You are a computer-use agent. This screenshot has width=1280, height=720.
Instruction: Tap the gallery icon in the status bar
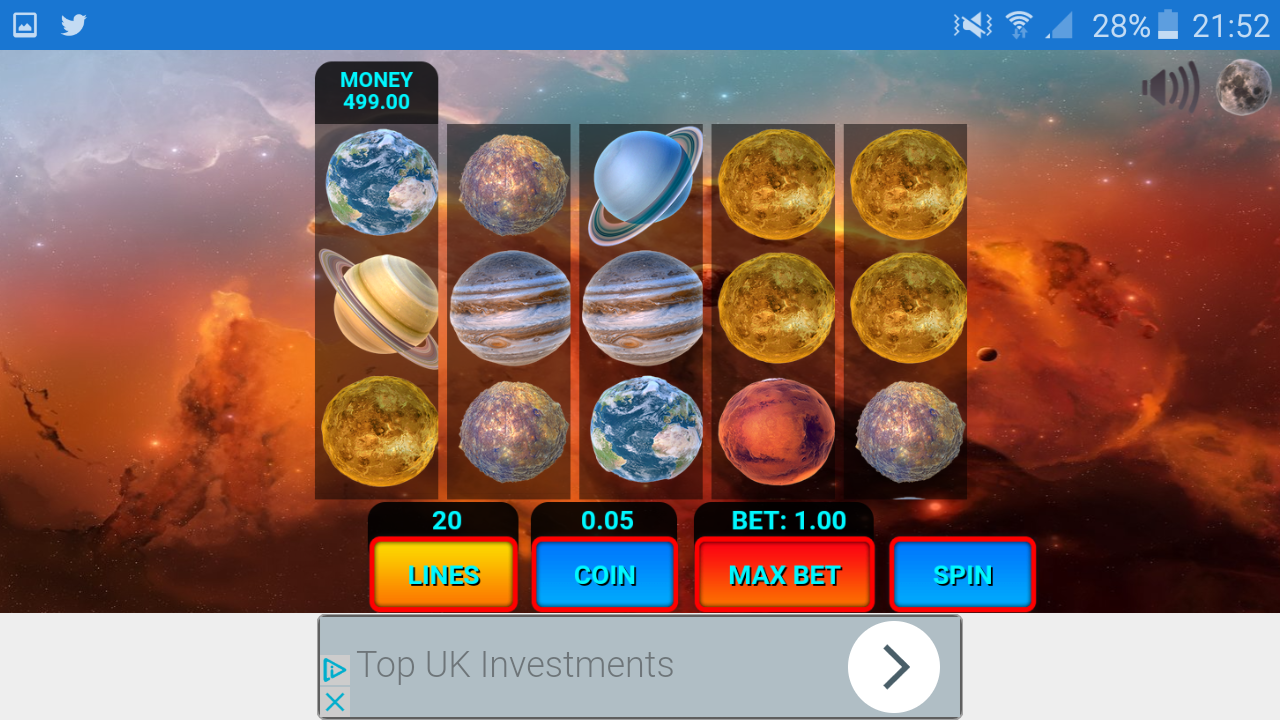[24, 25]
